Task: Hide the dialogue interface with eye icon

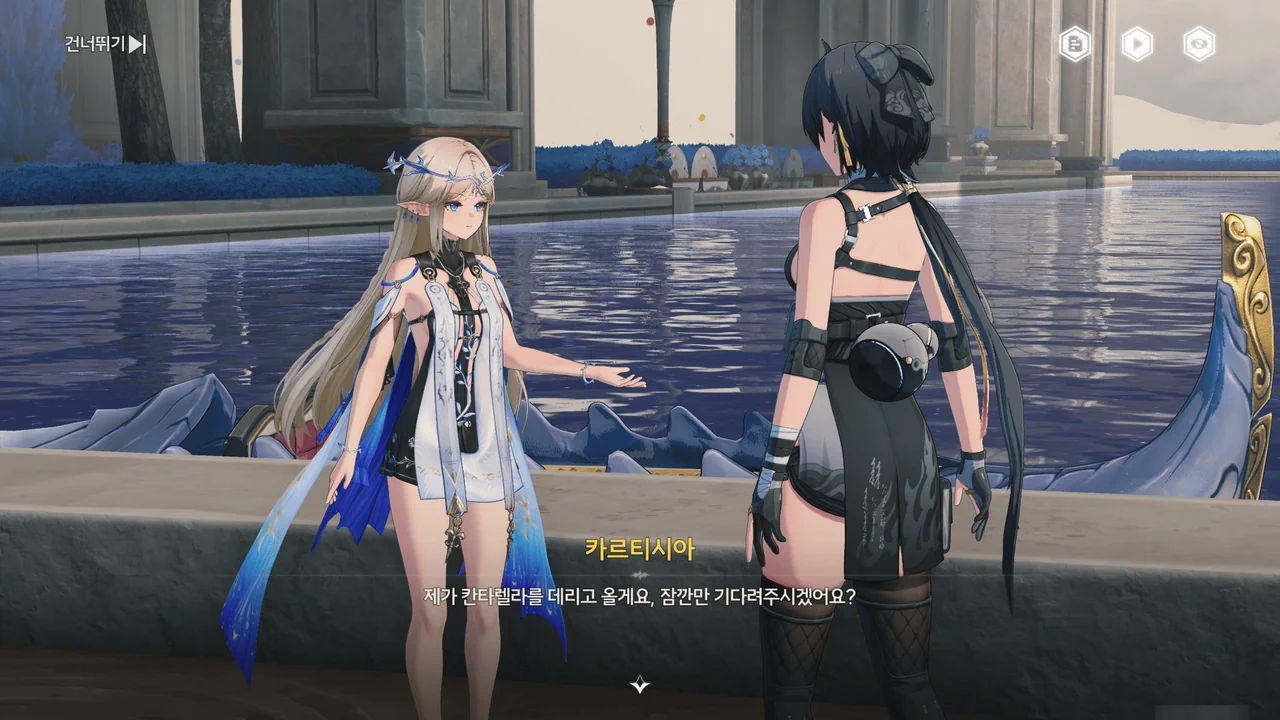Action: (x=1199, y=44)
